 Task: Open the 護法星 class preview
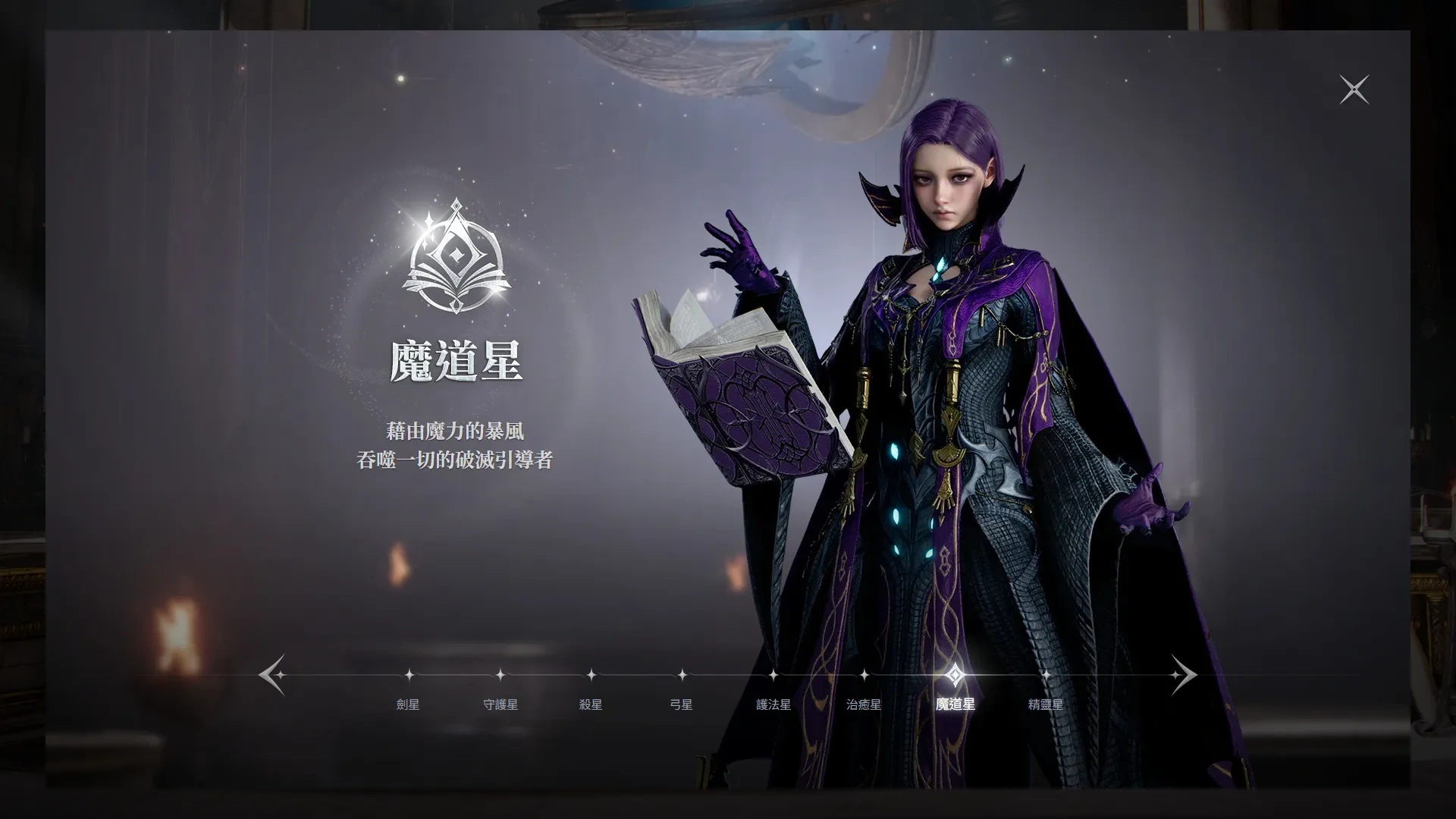773,704
